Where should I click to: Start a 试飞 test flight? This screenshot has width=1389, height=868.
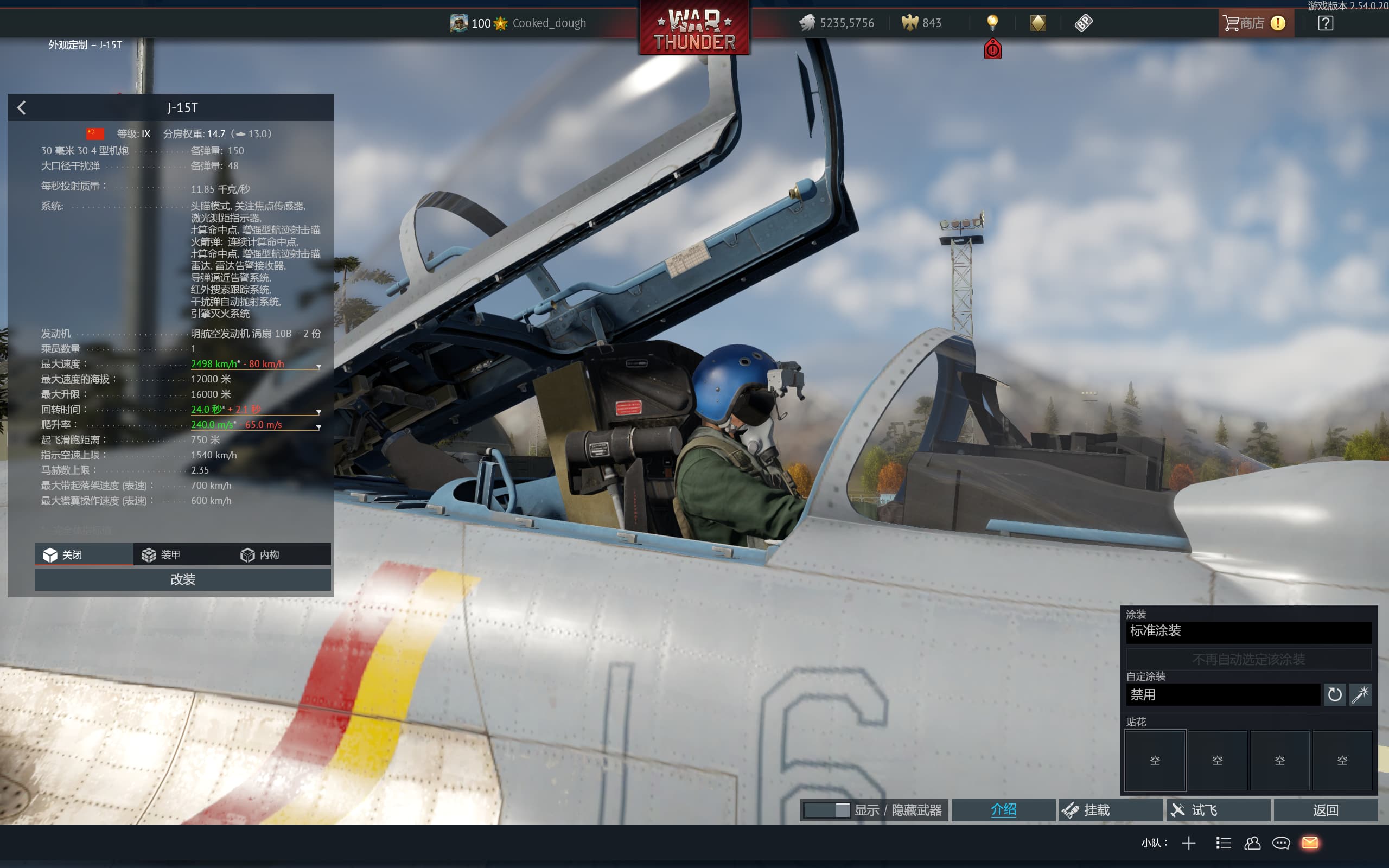tap(1218, 810)
